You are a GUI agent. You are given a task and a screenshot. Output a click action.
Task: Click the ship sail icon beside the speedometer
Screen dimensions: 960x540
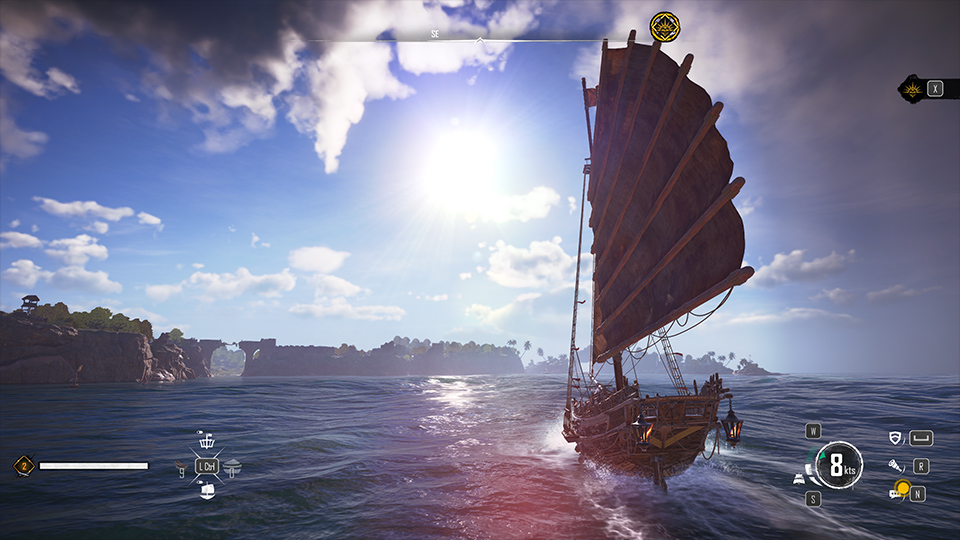[x=800, y=478]
